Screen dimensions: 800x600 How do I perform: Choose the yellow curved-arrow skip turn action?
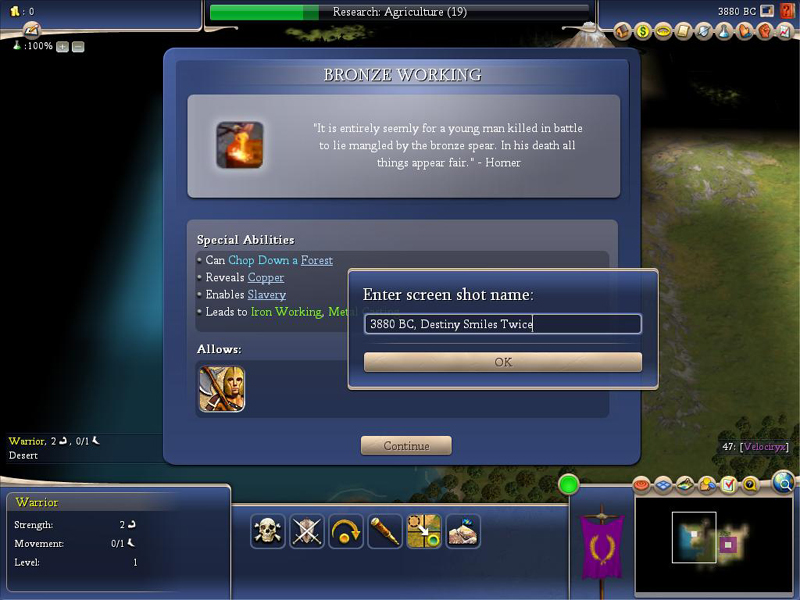[346, 531]
